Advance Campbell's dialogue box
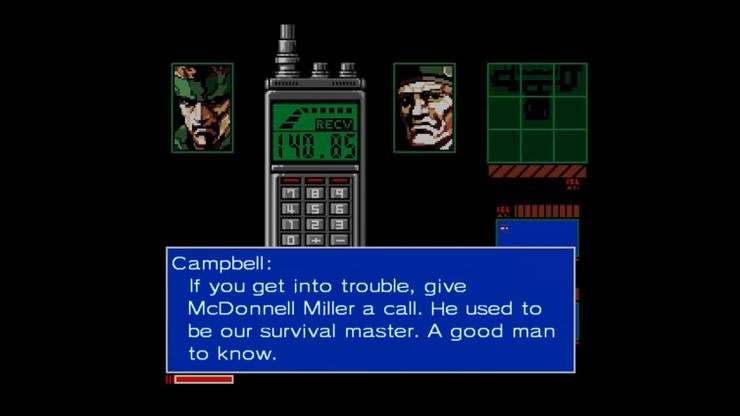 click(370, 309)
